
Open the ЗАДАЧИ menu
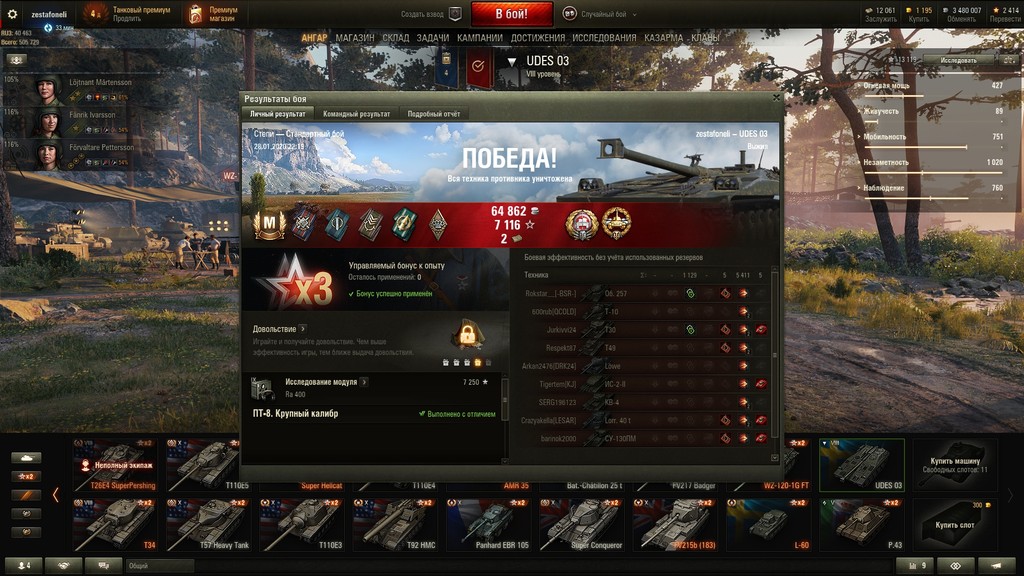point(433,38)
